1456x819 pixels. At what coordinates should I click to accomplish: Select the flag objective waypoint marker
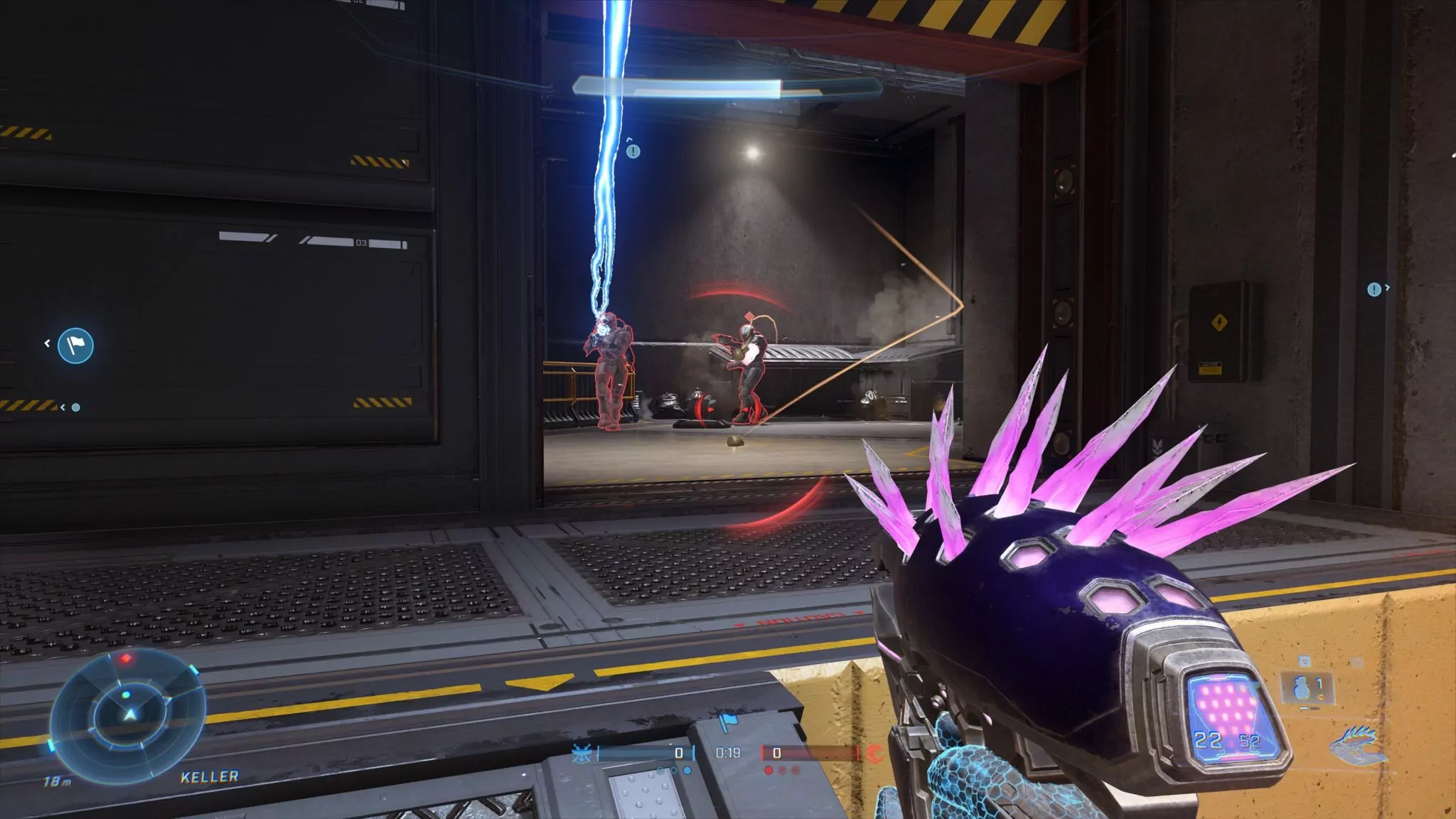[75, 346]
